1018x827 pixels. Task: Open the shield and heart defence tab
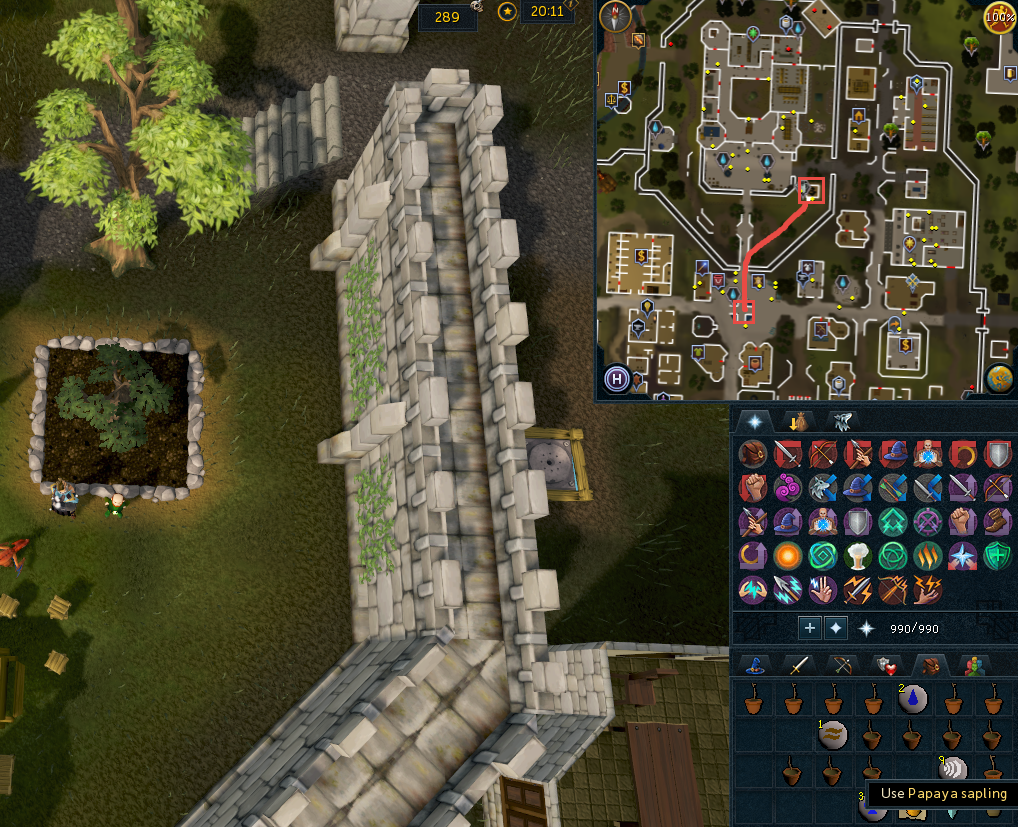(885, 665)
